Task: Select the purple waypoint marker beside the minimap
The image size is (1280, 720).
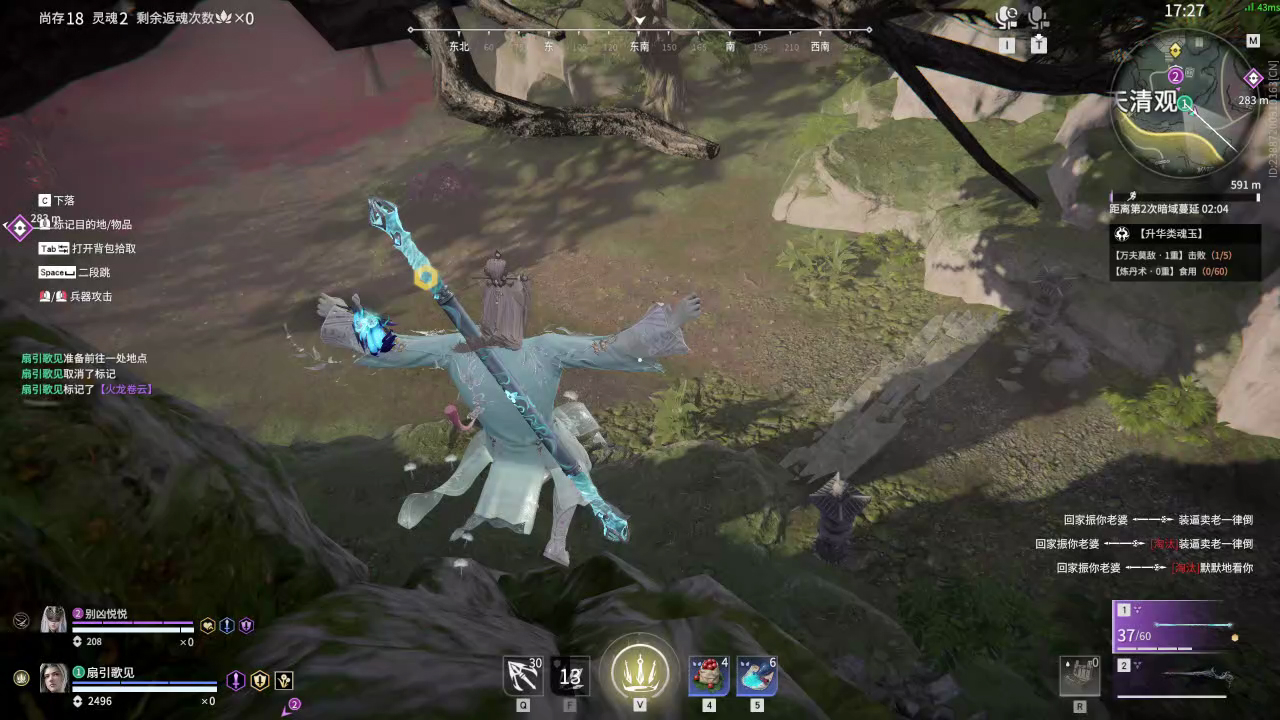Action: 1253,78
